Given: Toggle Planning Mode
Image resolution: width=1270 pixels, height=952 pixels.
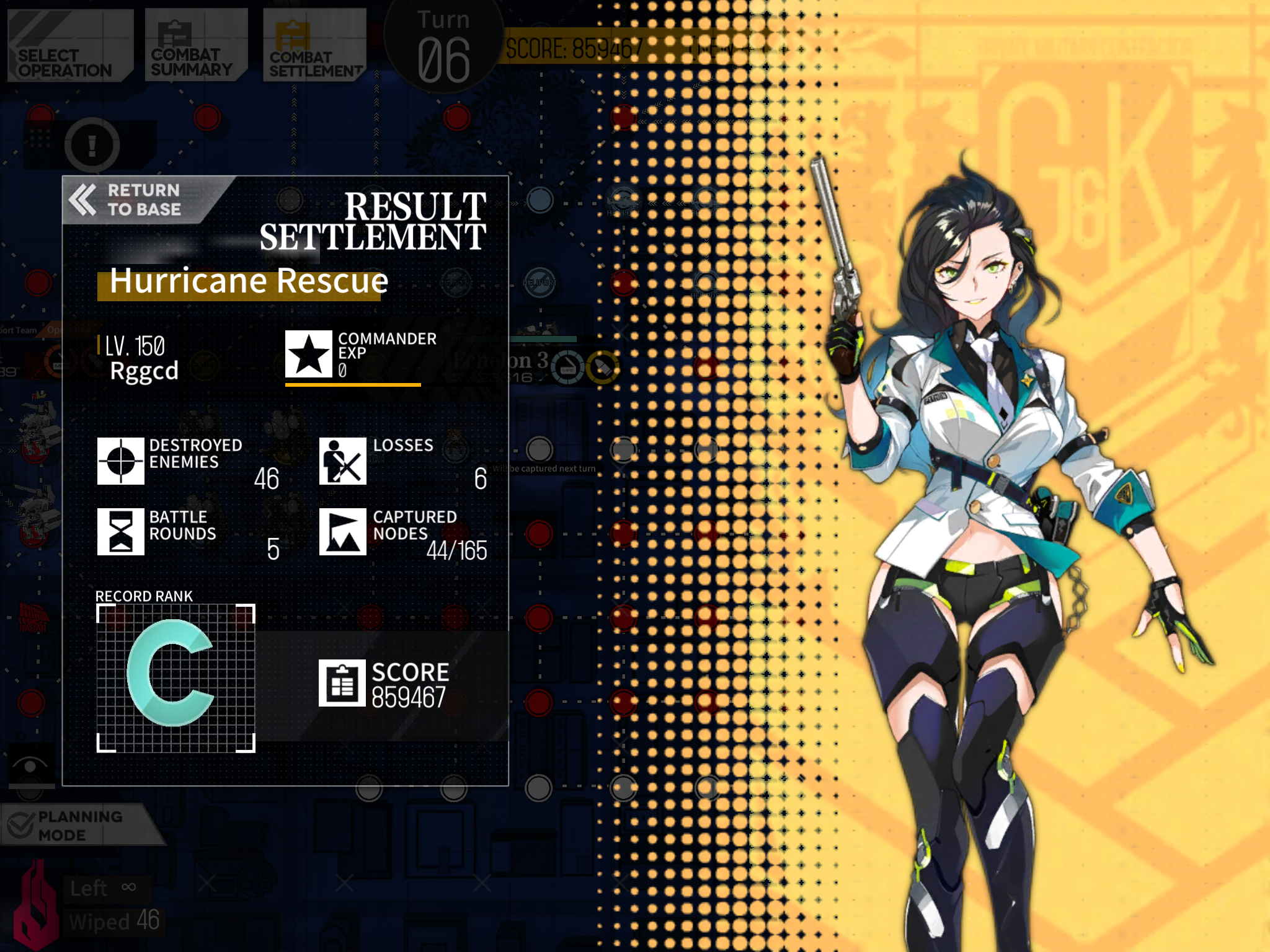Looking at the screenshot, I should click(74, 825).
